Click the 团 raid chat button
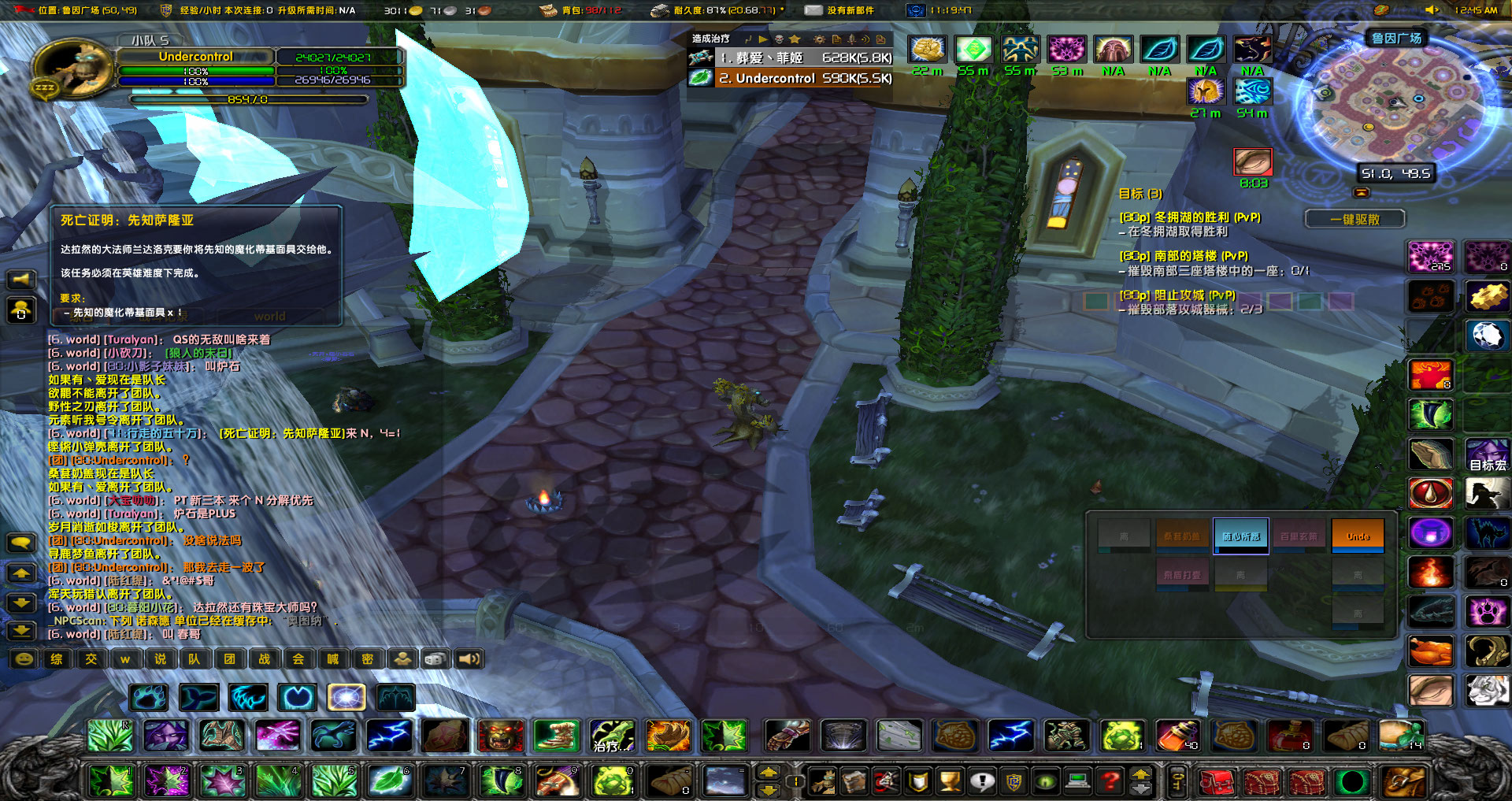The height and width of the screenshot is (801, 1512). point(230,659)
